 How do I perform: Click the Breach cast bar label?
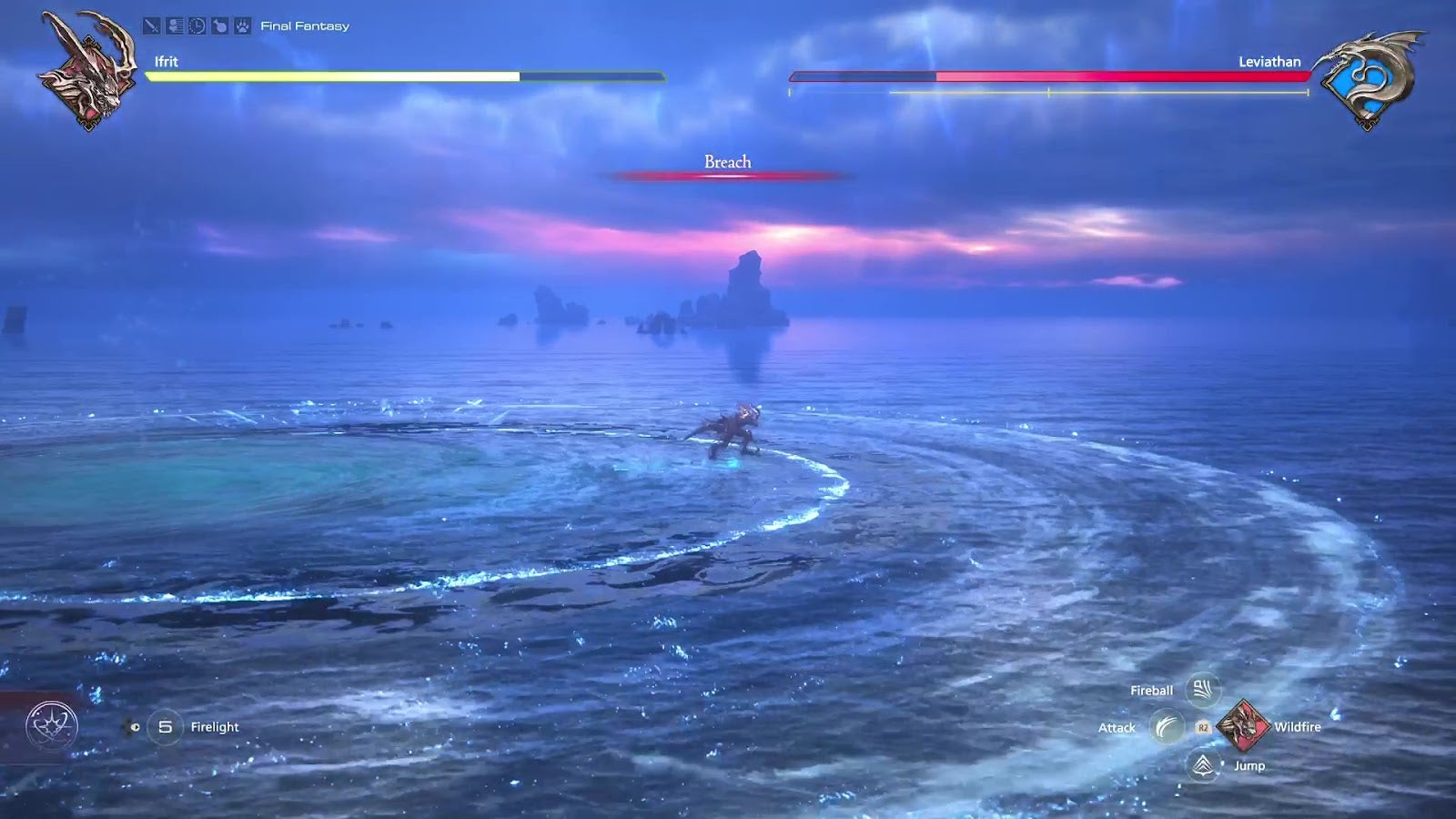click(x=726, y=162)
